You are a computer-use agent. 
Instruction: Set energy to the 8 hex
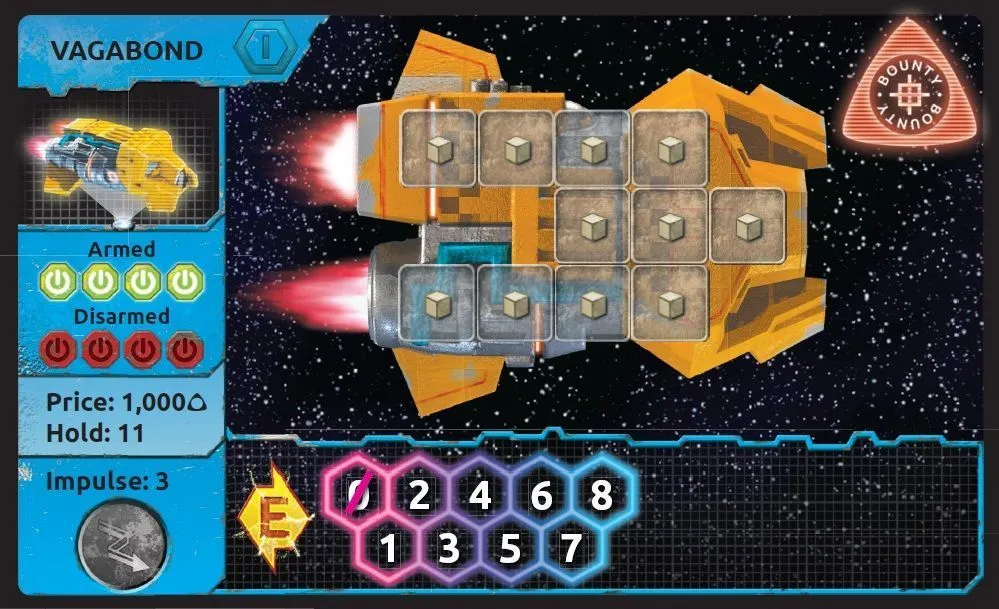pos(602,494)
